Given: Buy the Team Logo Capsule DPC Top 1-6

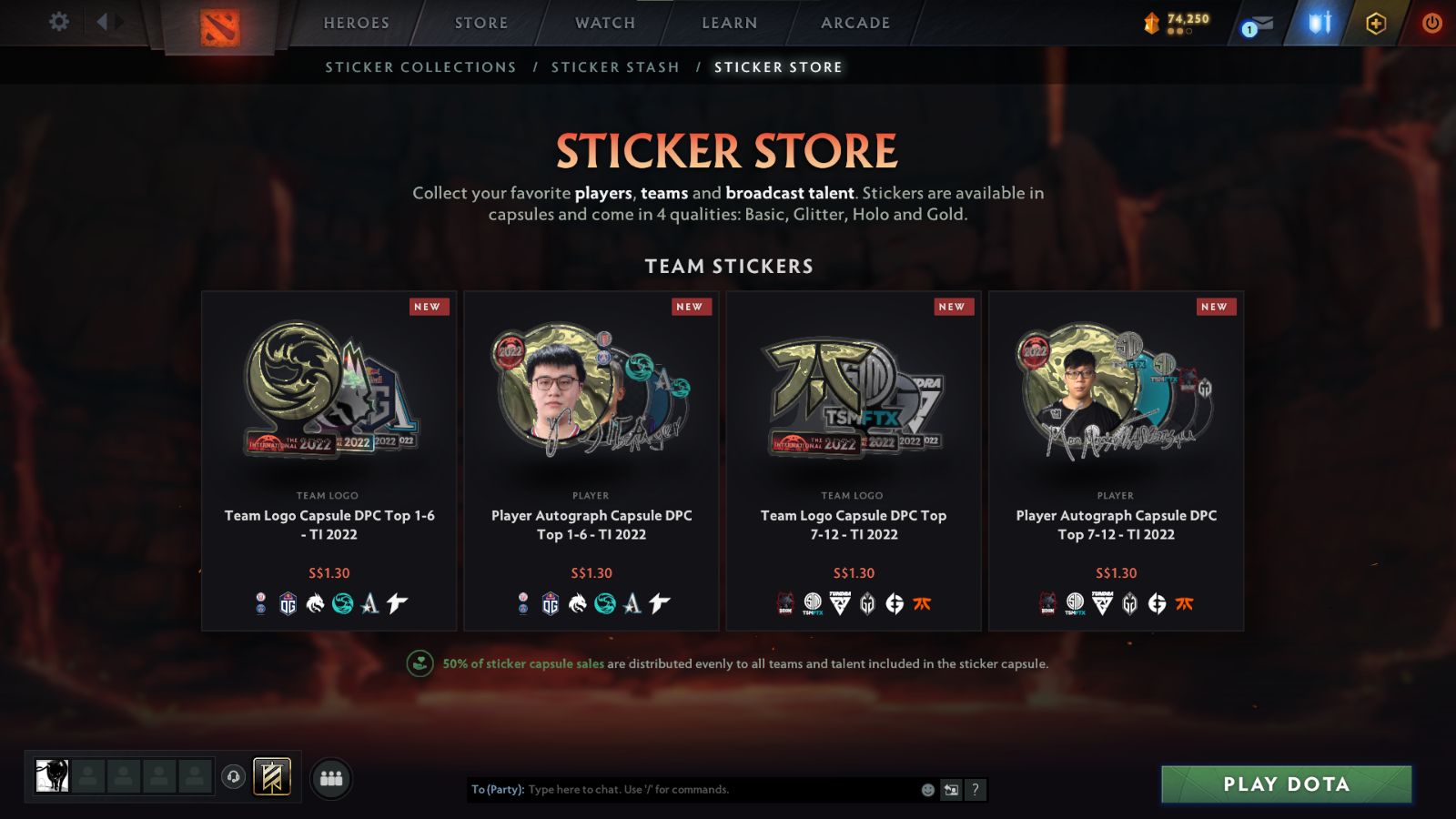Looking at the screenshot, I should point(328,455).
